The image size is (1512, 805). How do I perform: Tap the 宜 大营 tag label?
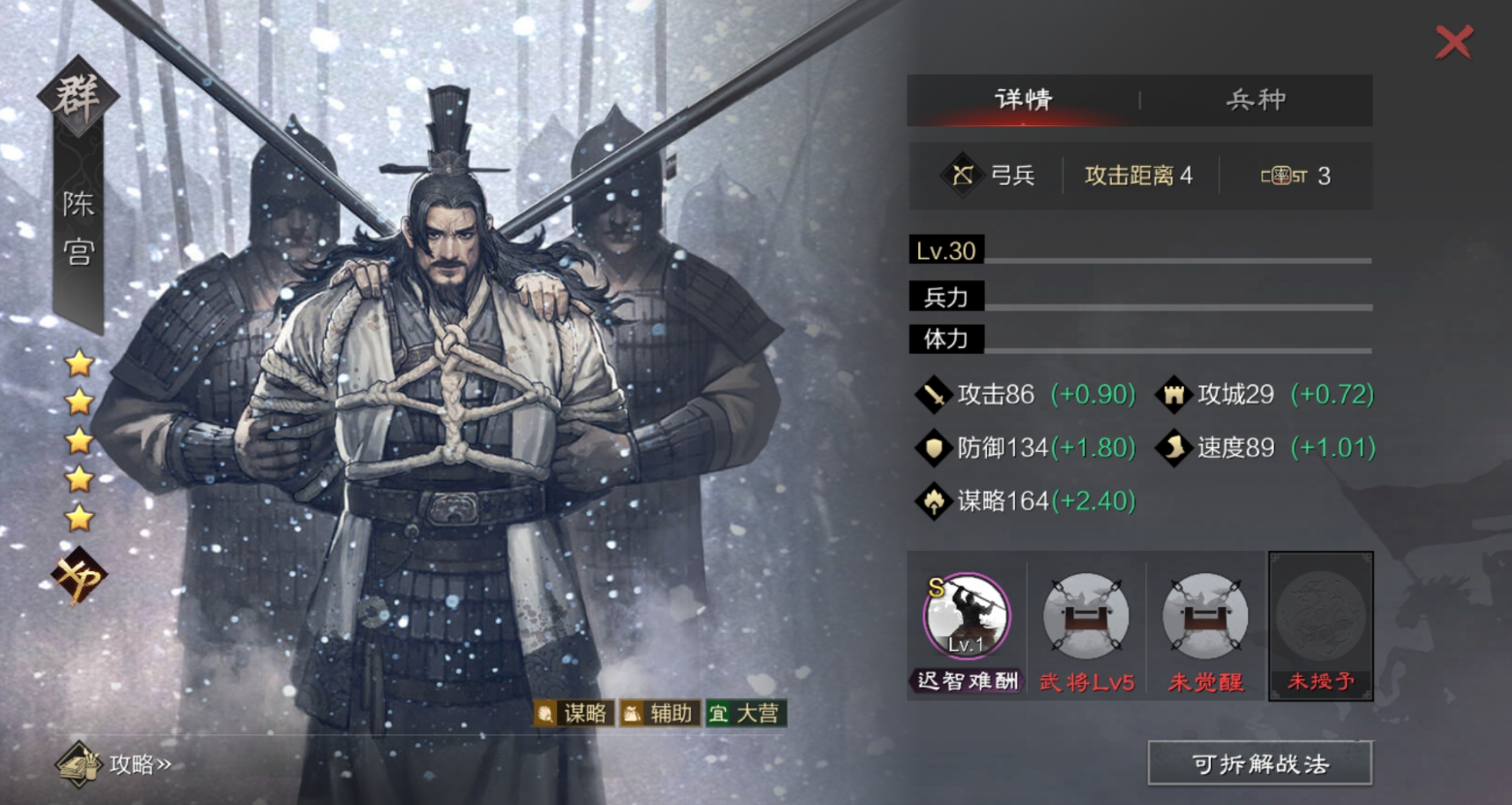pyautogui.click(x=745, y=714)
